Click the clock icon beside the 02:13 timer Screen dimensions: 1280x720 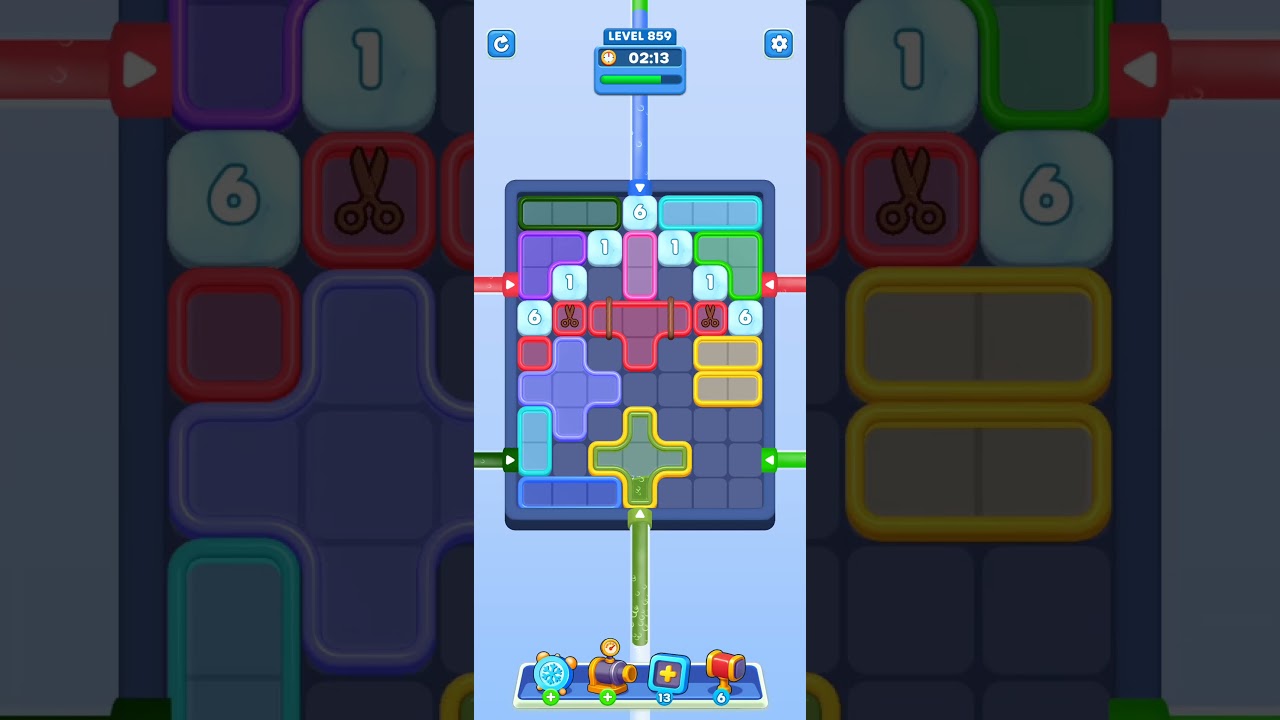610,58
